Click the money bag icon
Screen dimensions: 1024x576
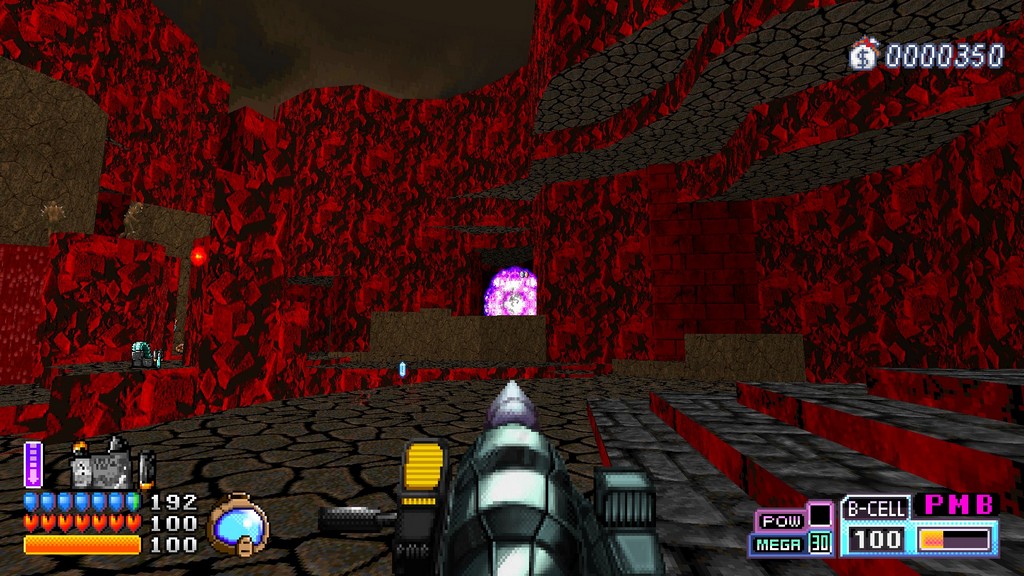point(862,55)
